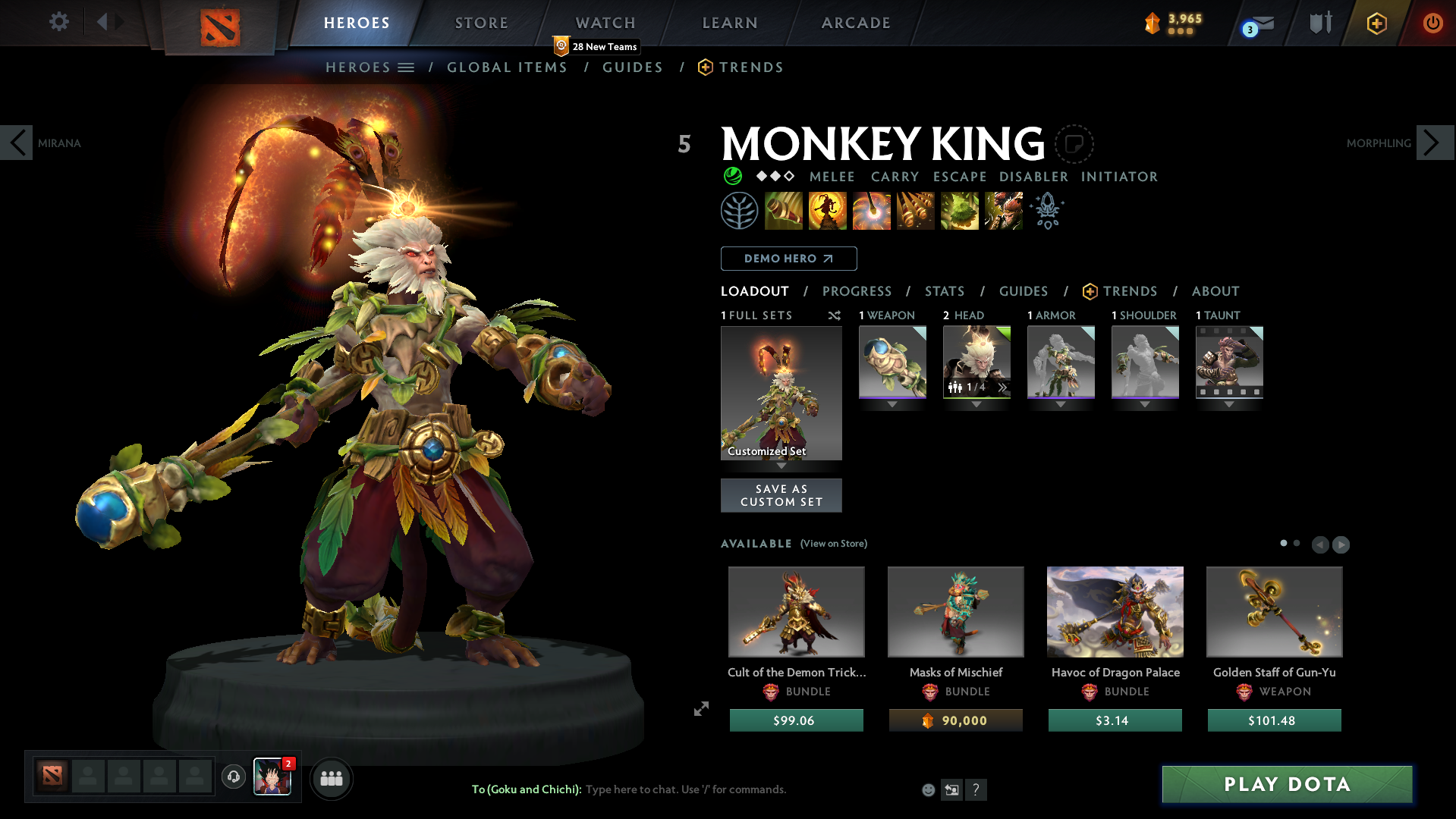Image resolution: width=1456 pixels, height=819 pixels.
Task: Expand the Weapon slot dropdown arrow
Action: (x=892, y=404)
